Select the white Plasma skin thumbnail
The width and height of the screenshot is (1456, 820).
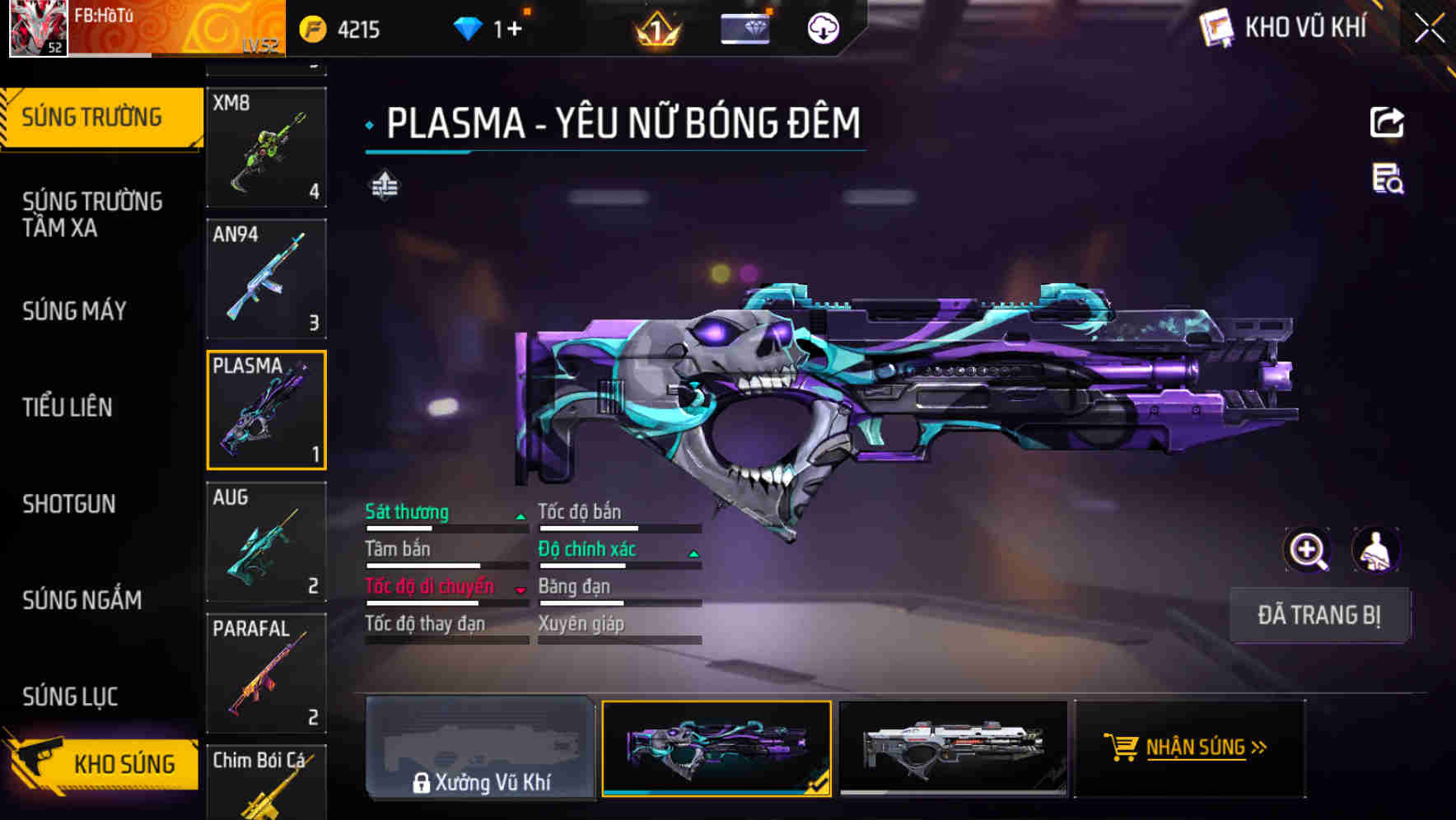coord(953,748)
